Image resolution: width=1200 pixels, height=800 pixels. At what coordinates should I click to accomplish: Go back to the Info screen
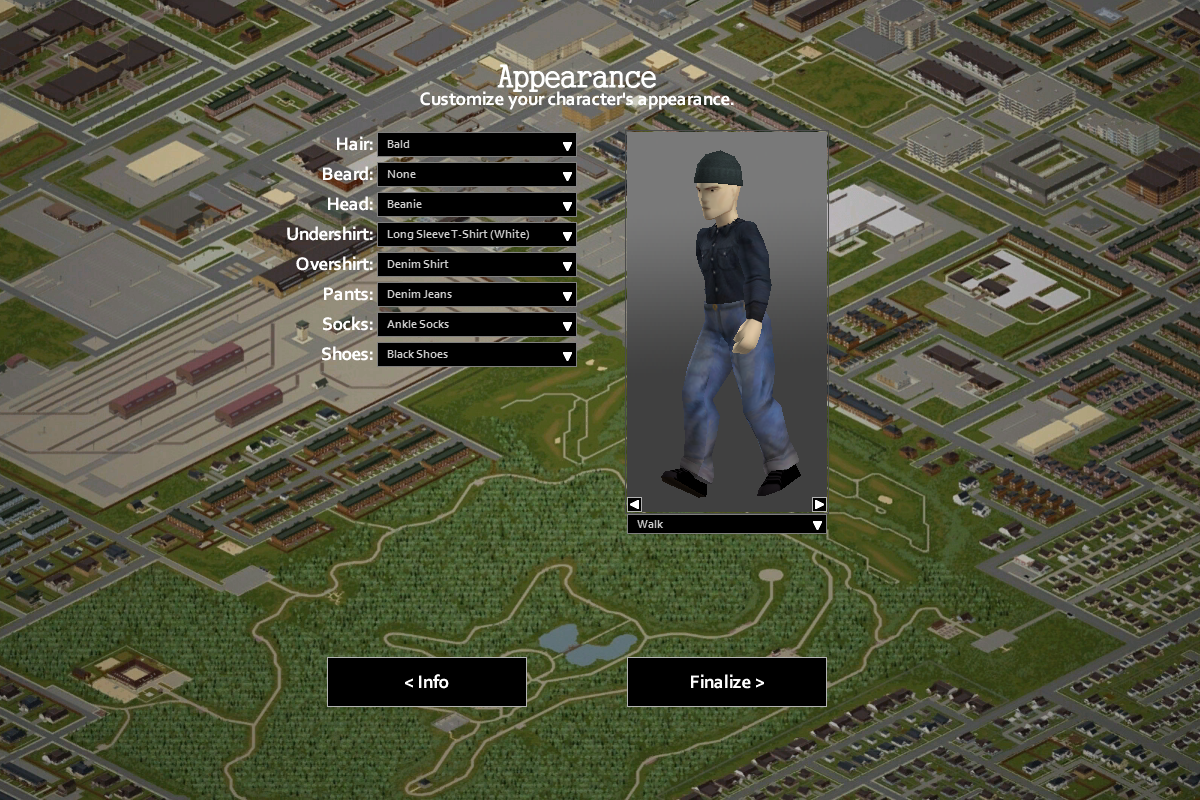[x=427, y=682]
